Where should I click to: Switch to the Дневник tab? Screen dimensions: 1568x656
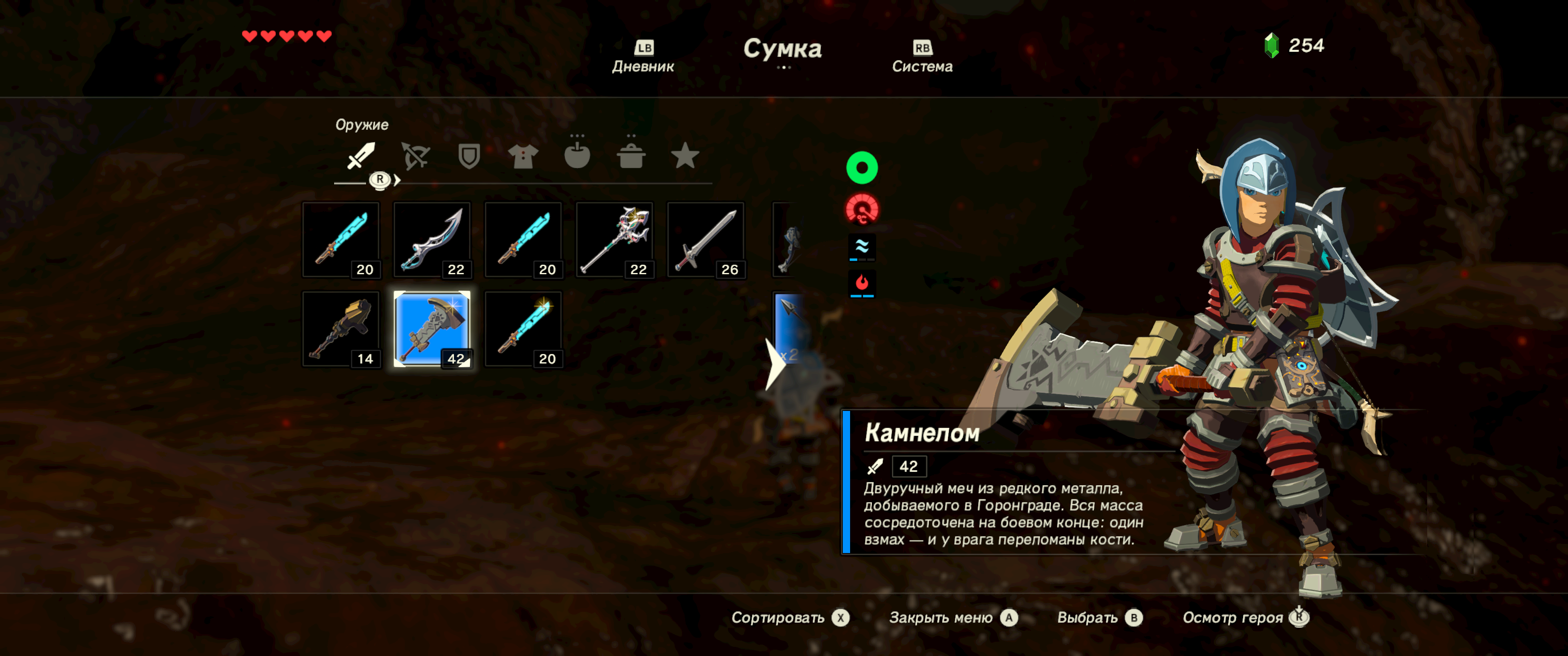643,57
